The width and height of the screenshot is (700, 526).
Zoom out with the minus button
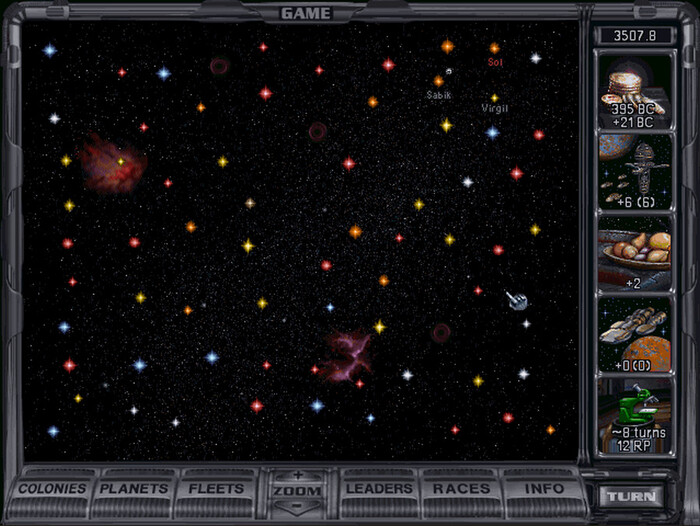pyautogui.click(x=297, y=505)
